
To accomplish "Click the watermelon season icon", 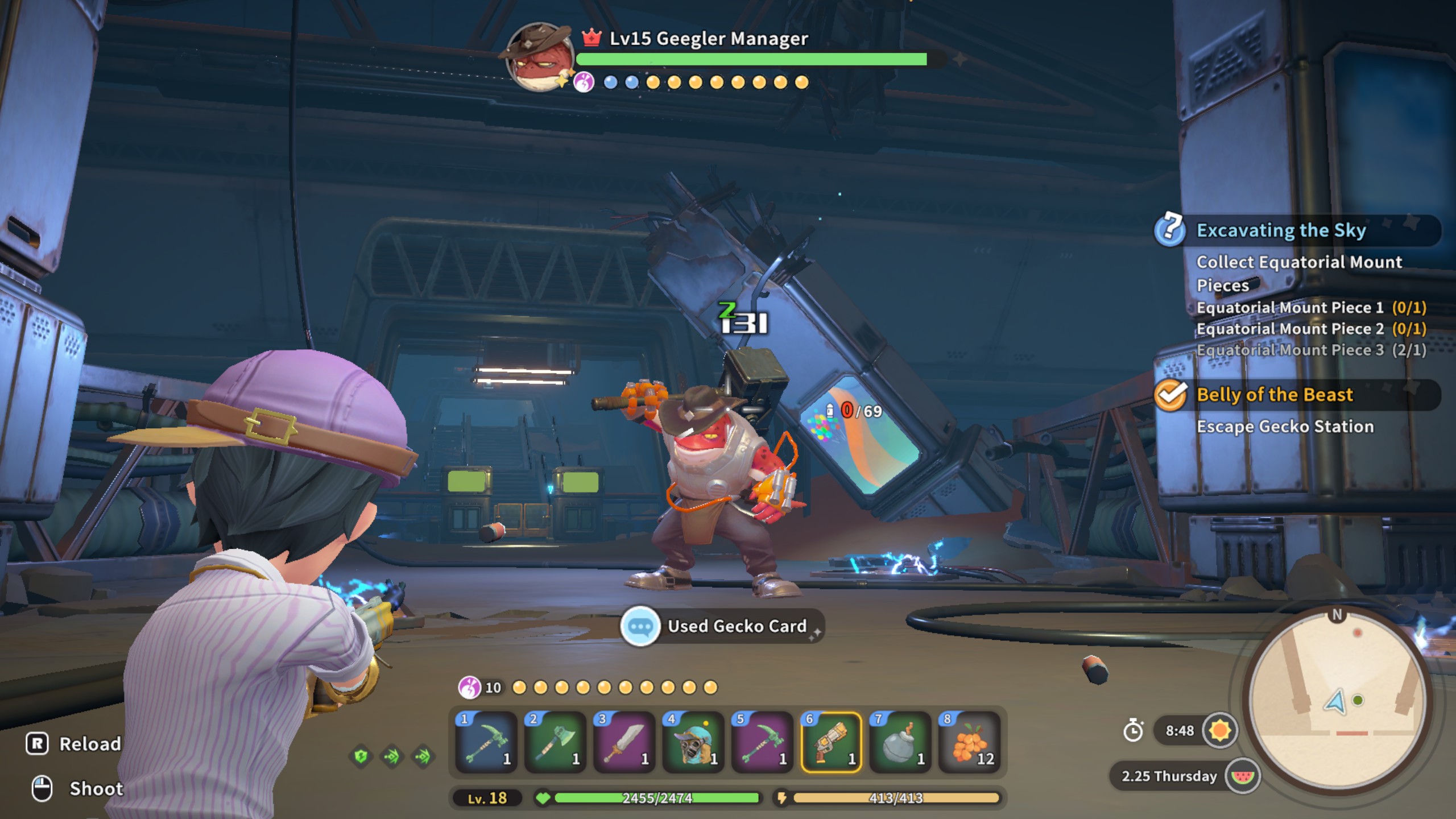I will (1242, 776).
